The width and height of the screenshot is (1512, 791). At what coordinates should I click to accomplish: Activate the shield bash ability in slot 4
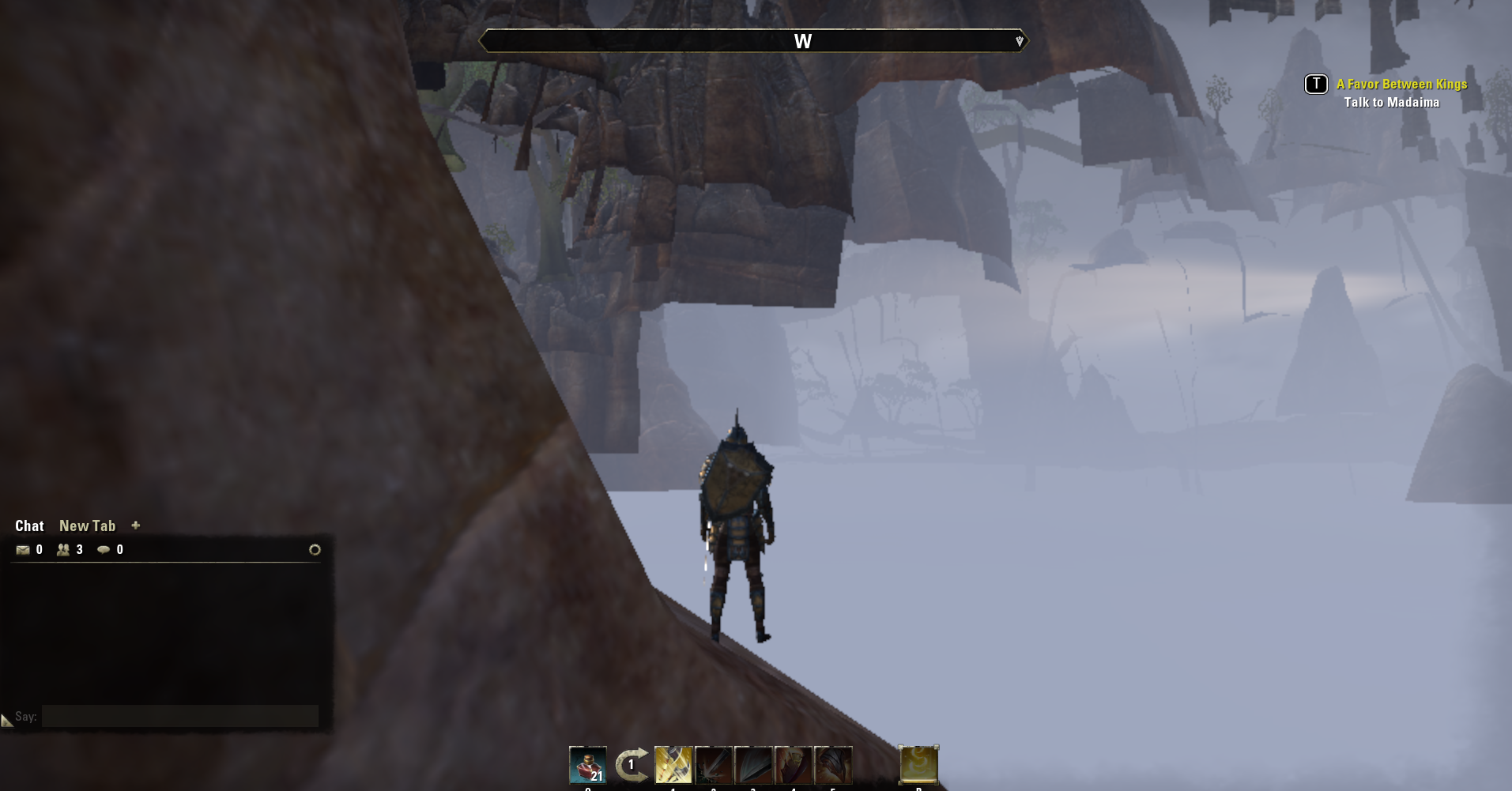pos(794,763)
